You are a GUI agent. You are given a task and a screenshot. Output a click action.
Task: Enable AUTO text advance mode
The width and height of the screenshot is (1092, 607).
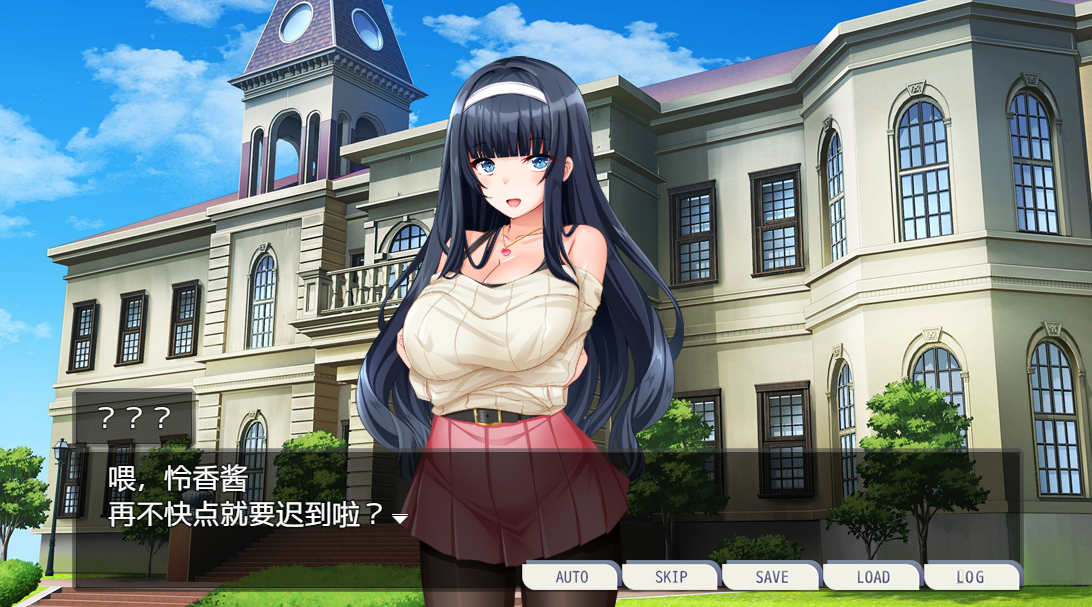tap(571, 577)
